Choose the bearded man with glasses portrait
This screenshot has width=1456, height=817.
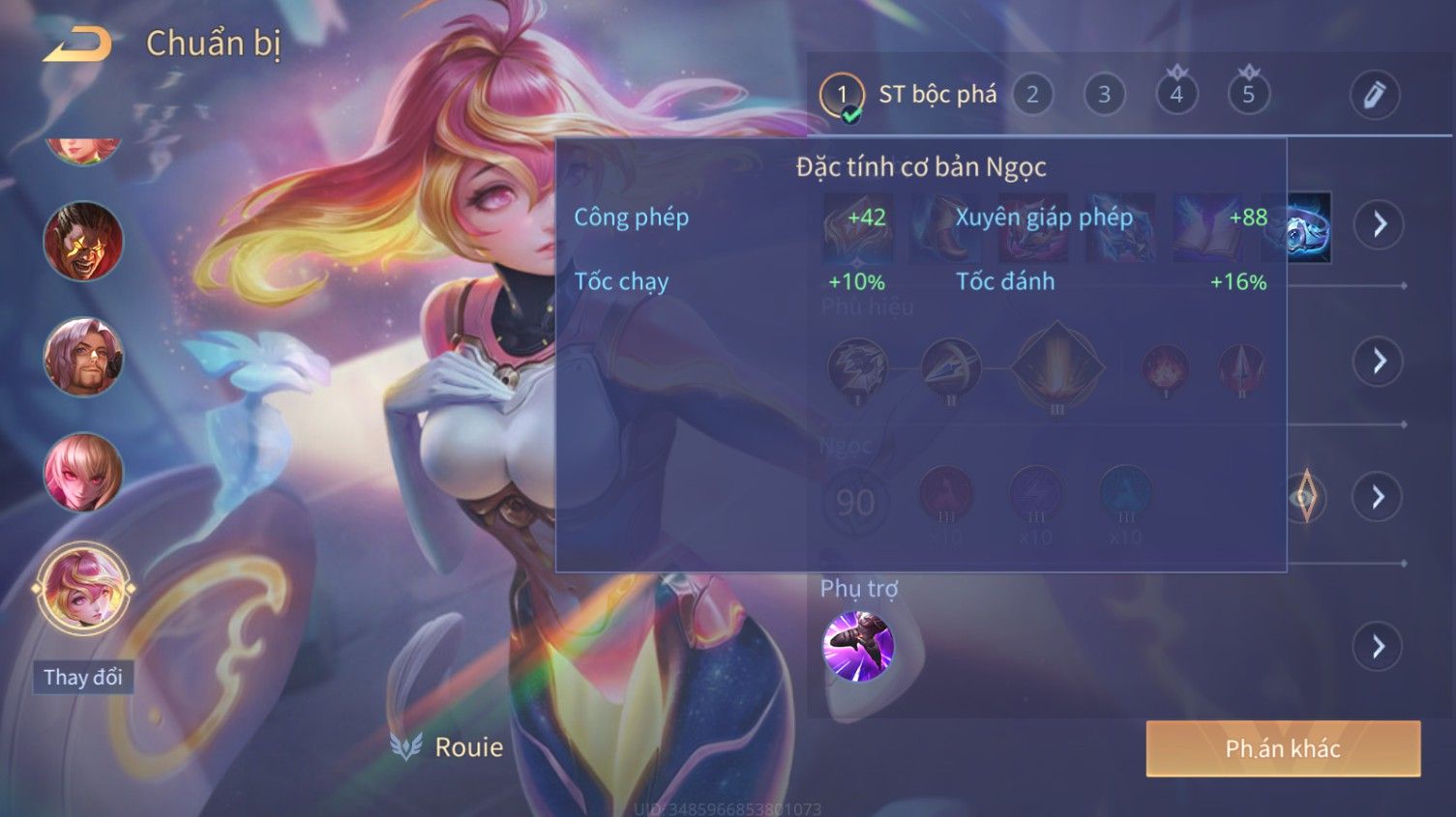tap(83, 357)
